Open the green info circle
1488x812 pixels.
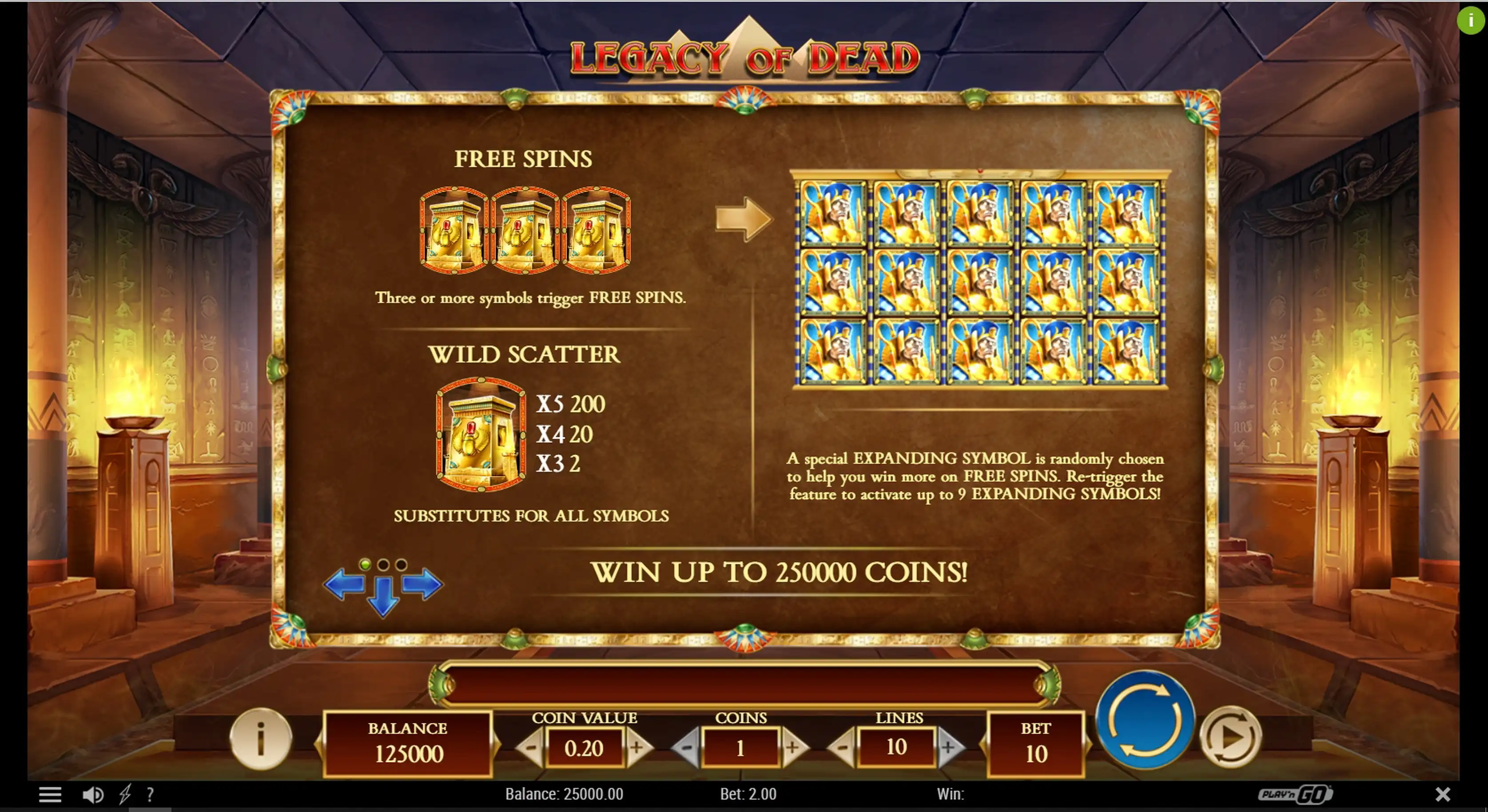coord(1470,20)
